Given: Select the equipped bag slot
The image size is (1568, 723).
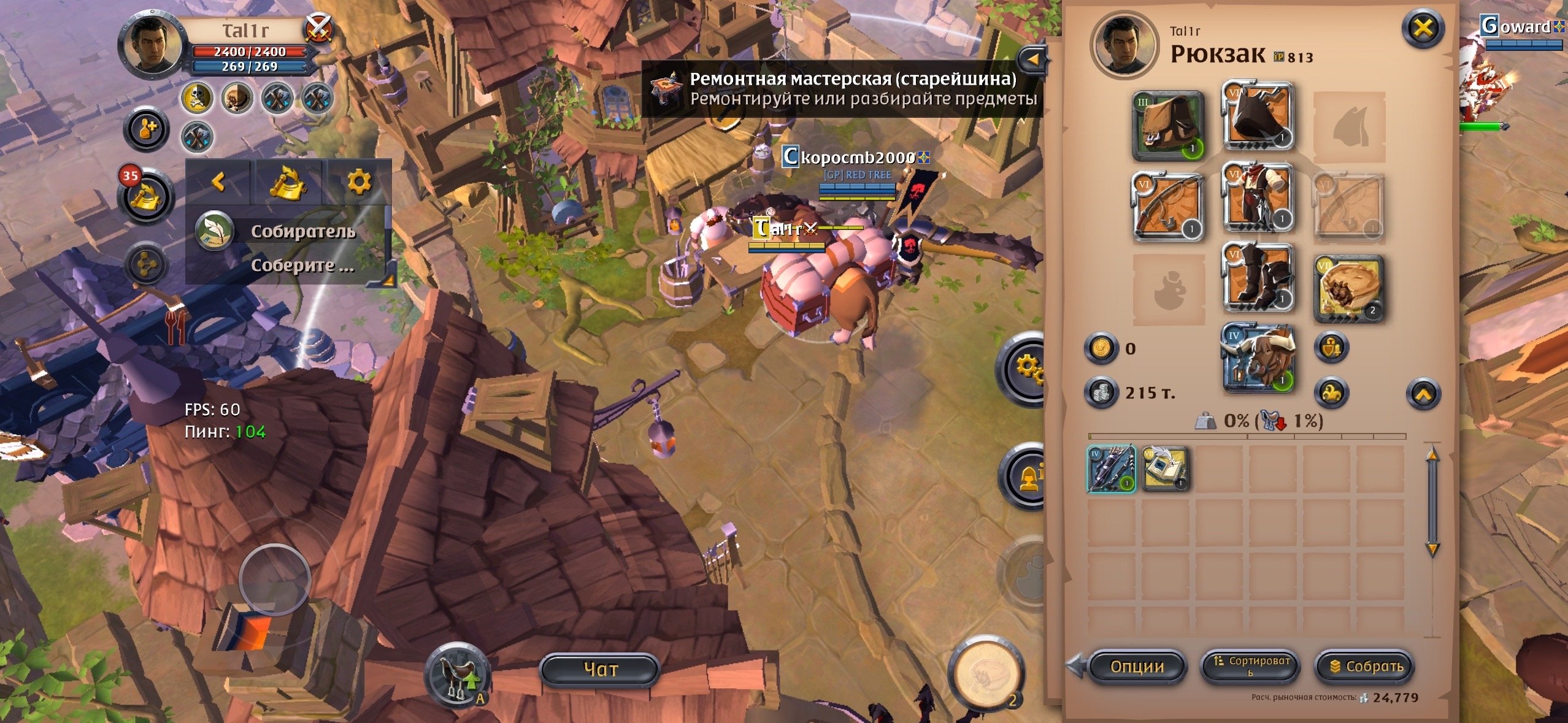Looking at the screenshot, I should click(1167, 126).
